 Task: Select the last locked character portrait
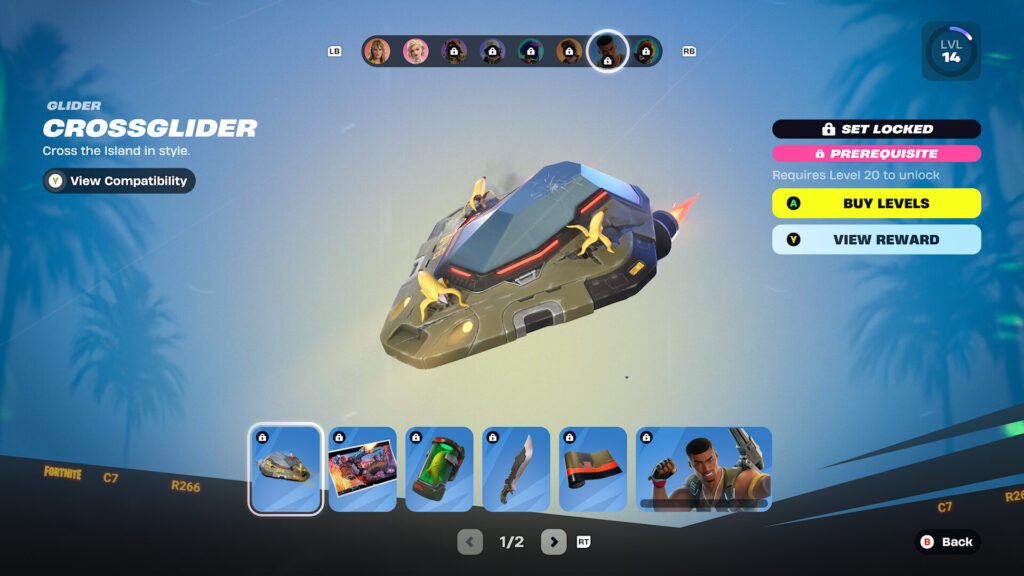coord(647,51)
